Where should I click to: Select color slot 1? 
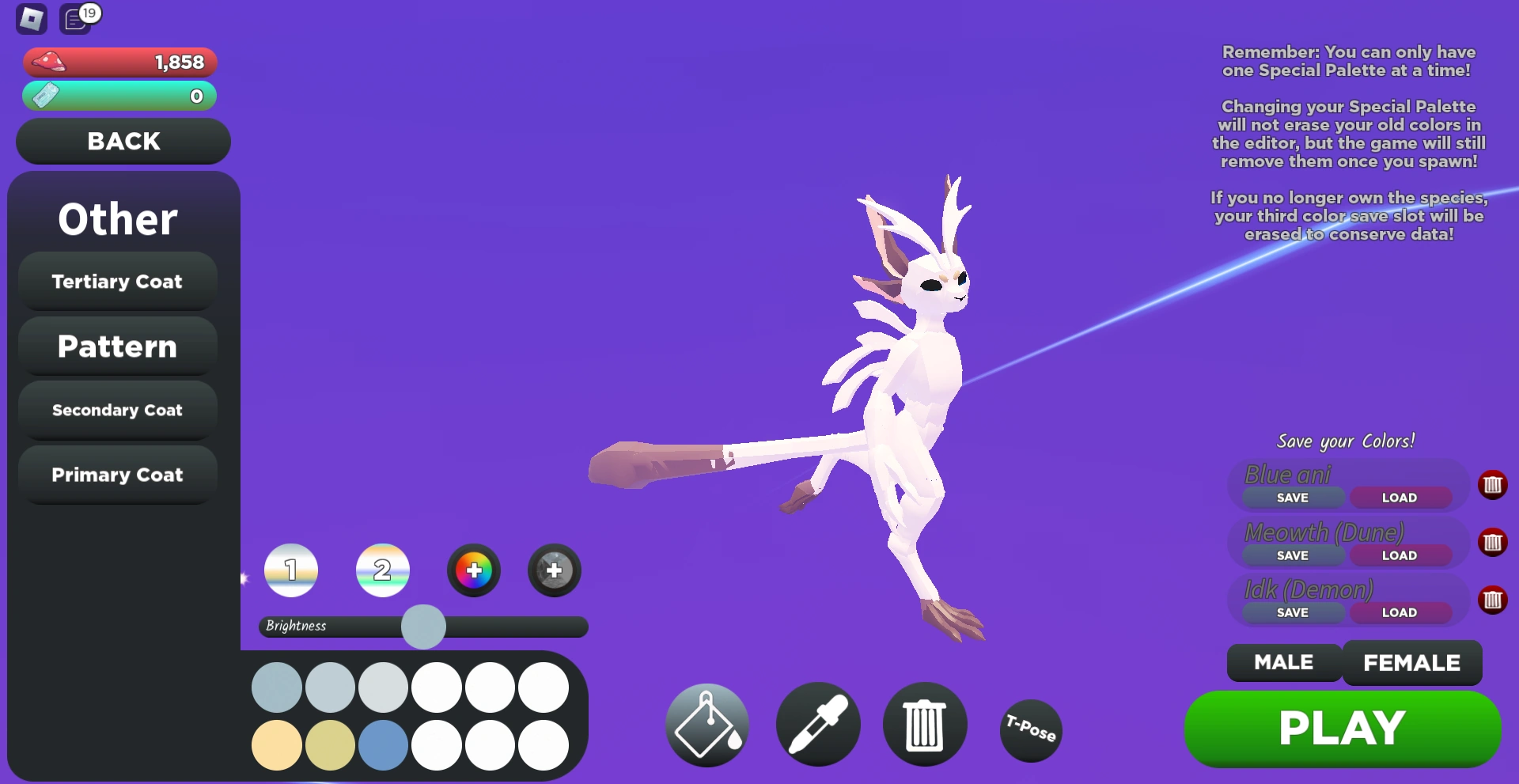tap(290, 570)
